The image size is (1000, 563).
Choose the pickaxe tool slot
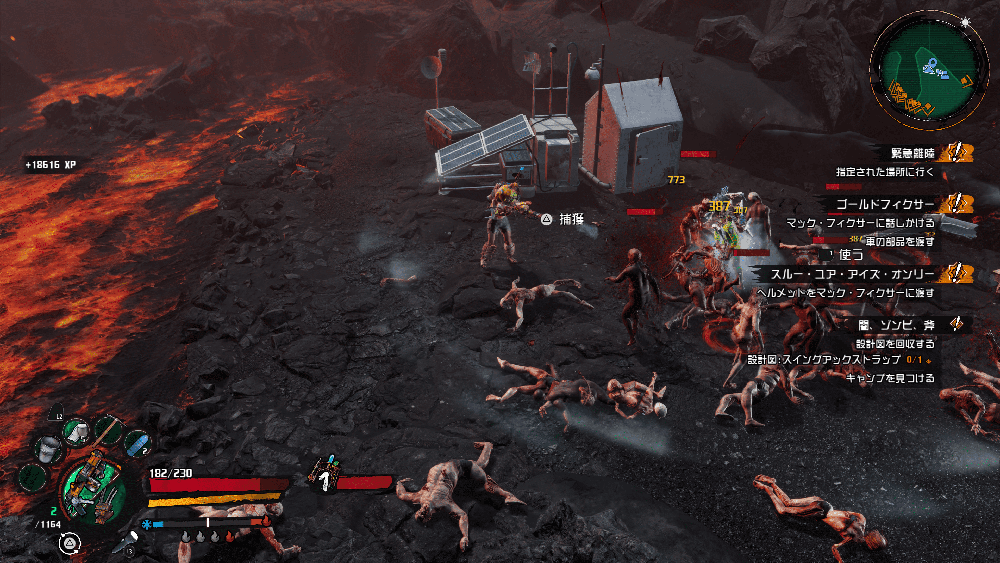click(109, 430)
